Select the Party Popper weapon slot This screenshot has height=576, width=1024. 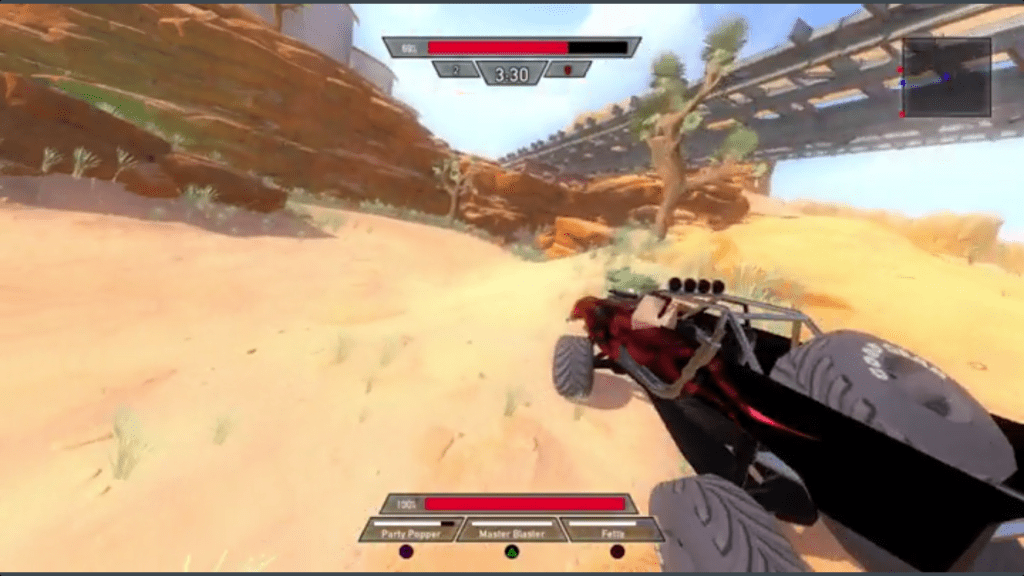[x=411, y=530]
